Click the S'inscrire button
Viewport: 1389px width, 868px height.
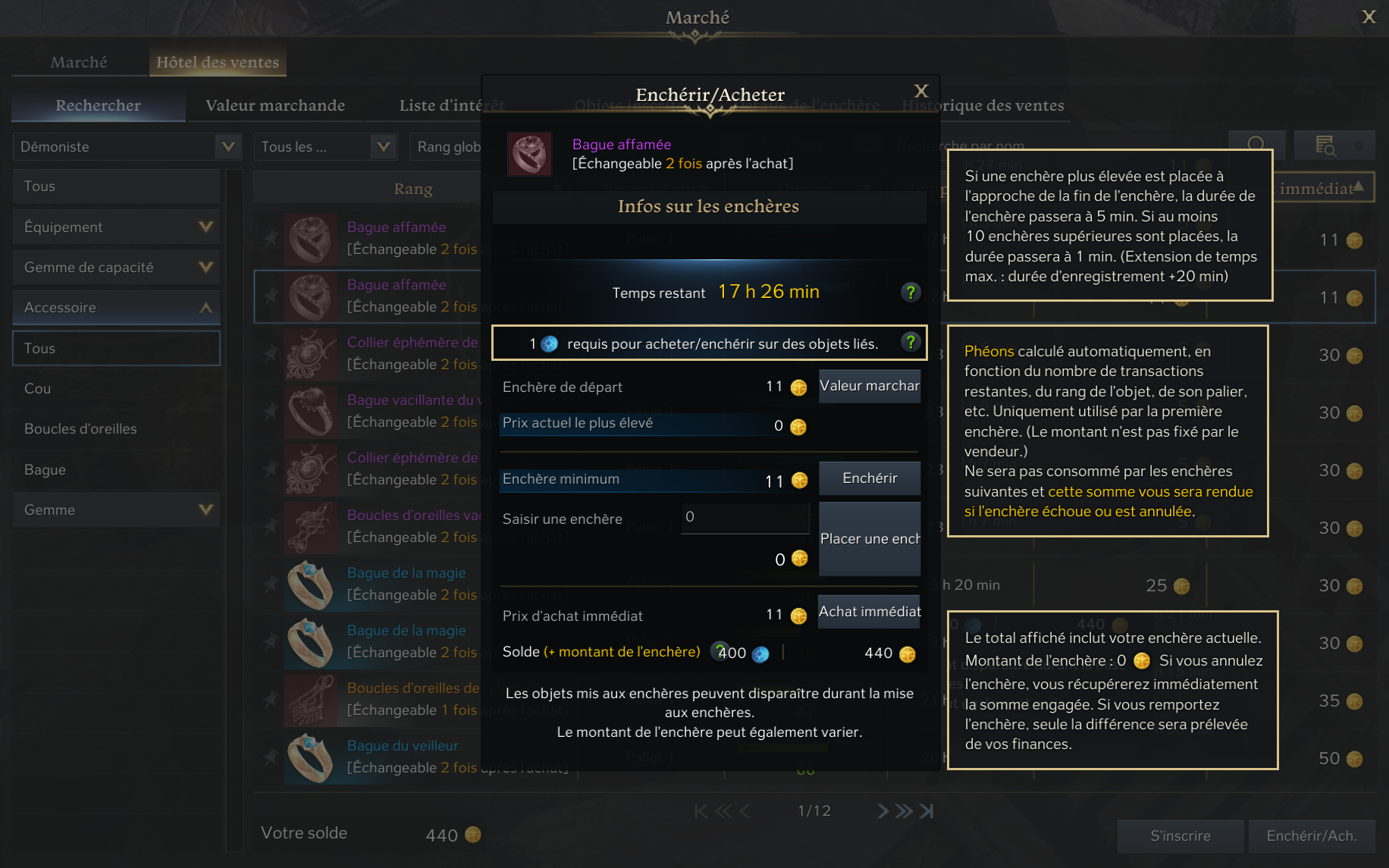coord(1180,835)
